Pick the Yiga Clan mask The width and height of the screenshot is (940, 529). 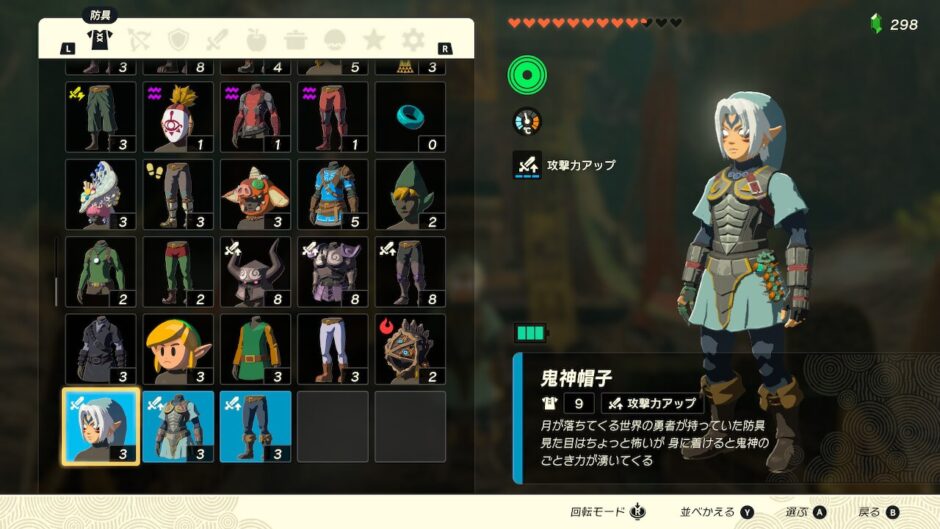tap(178, 117)
